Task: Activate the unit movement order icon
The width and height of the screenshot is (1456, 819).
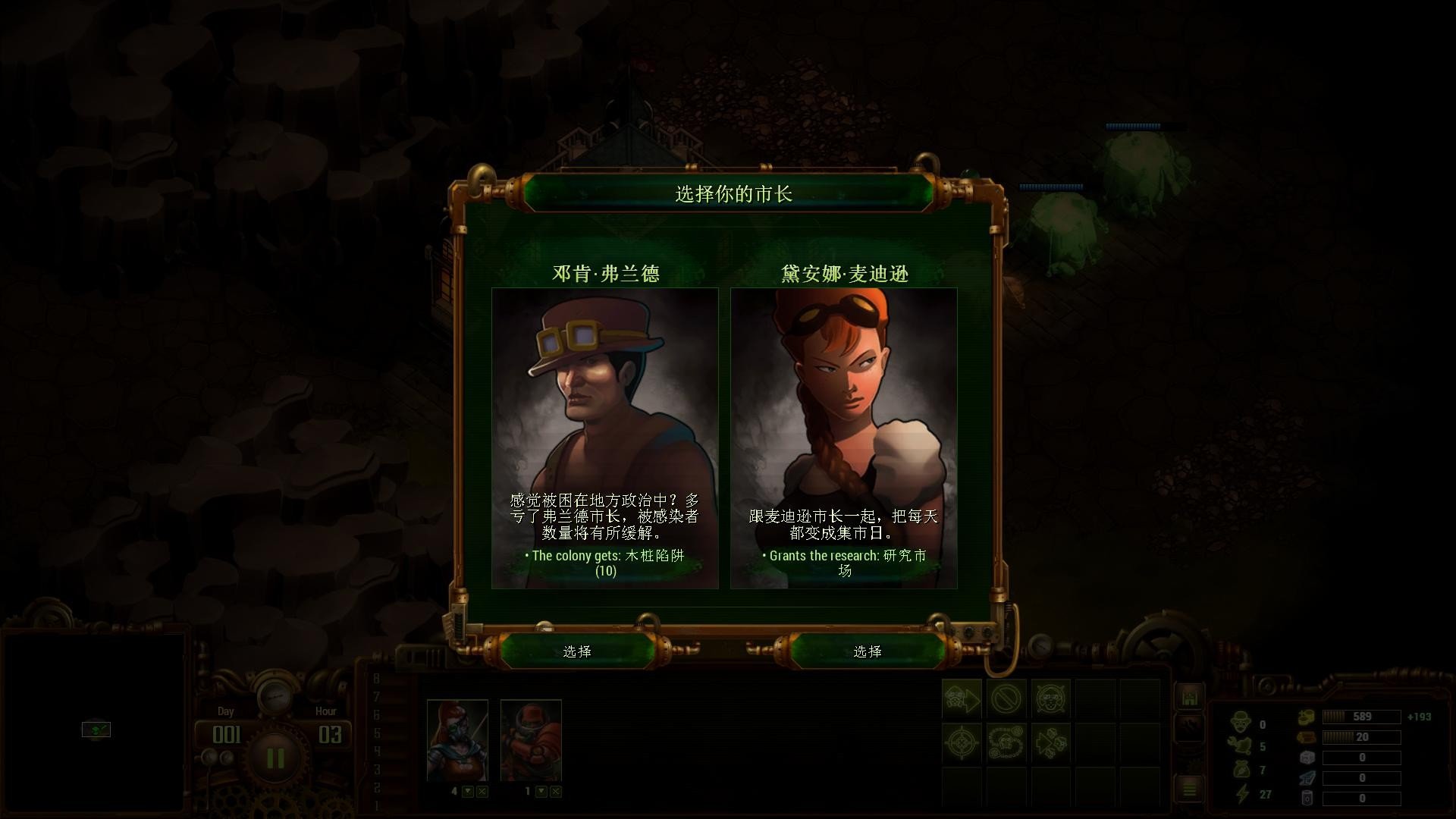Action: (x=962, y=699)
